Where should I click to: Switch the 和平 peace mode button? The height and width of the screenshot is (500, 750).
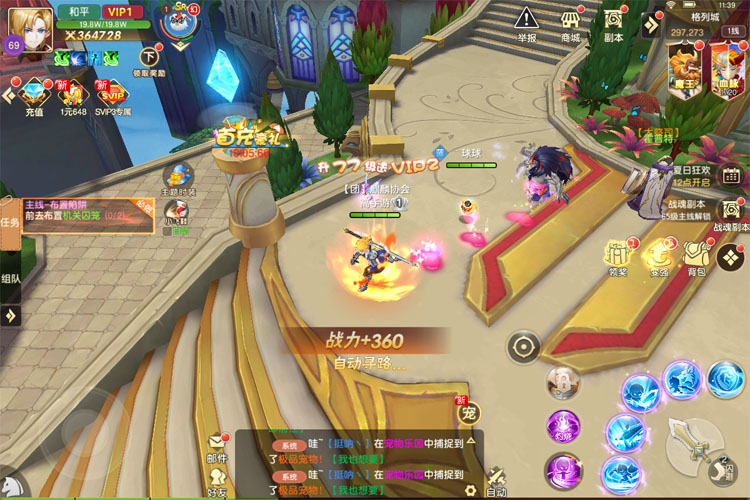click(76, 12)
